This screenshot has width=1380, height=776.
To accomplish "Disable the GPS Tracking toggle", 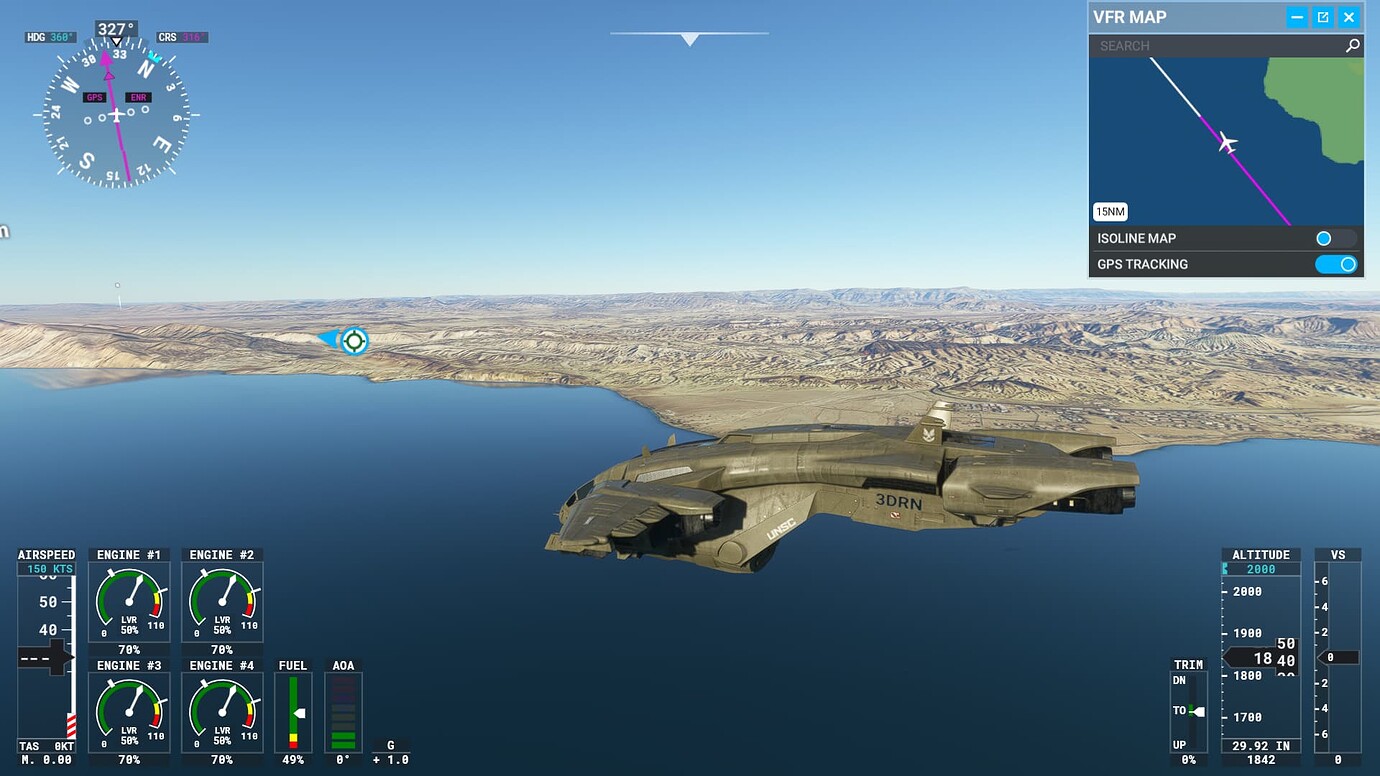I will point(1337,264).
